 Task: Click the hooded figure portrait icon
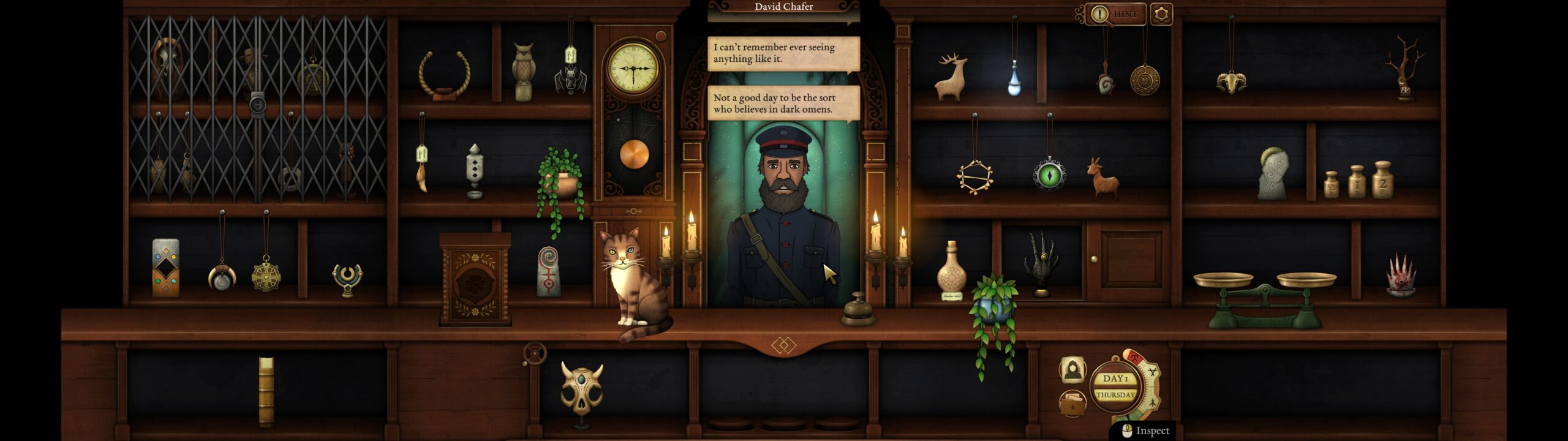1072,369
